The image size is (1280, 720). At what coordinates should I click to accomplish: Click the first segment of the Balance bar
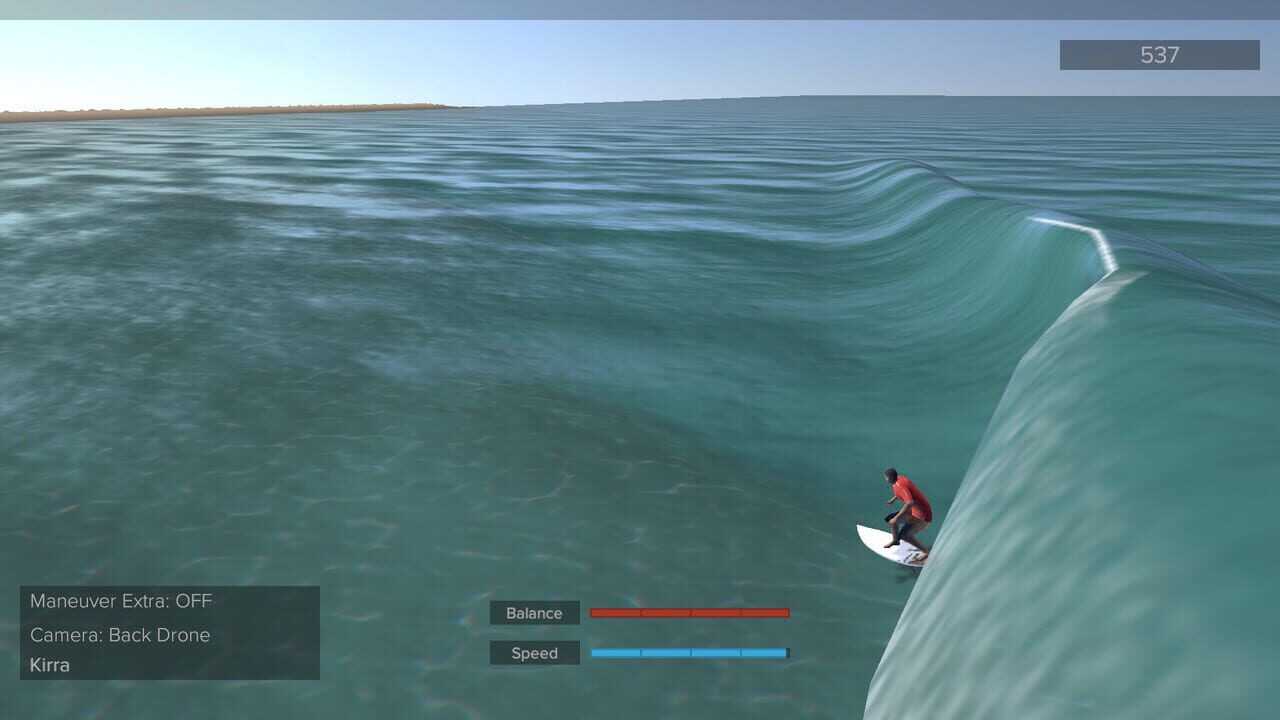(615, 612)
